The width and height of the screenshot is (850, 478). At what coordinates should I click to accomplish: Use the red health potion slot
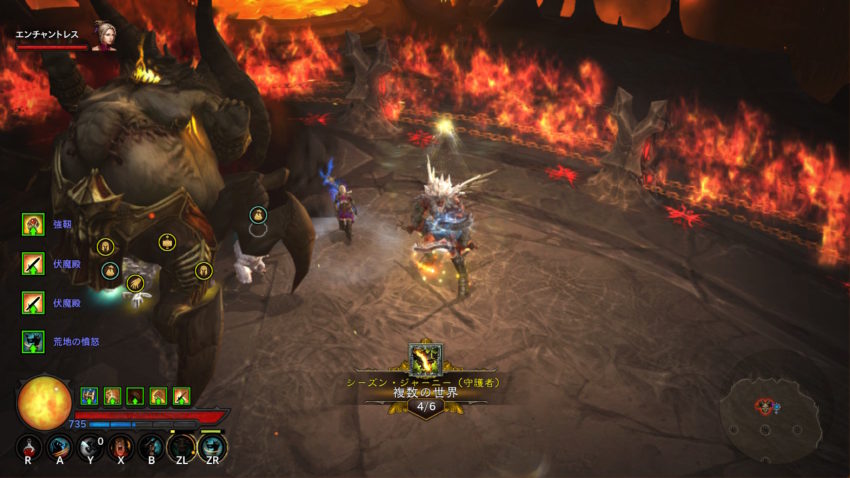coord(29,448)
